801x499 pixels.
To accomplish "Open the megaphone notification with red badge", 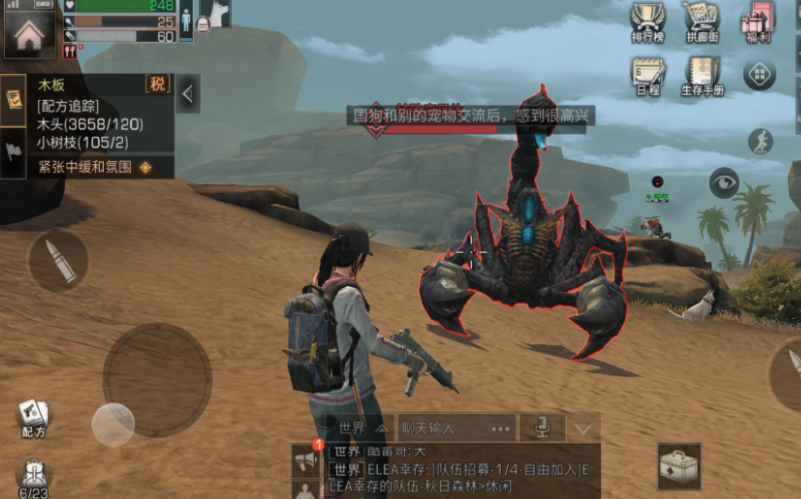I will (307, 458).
